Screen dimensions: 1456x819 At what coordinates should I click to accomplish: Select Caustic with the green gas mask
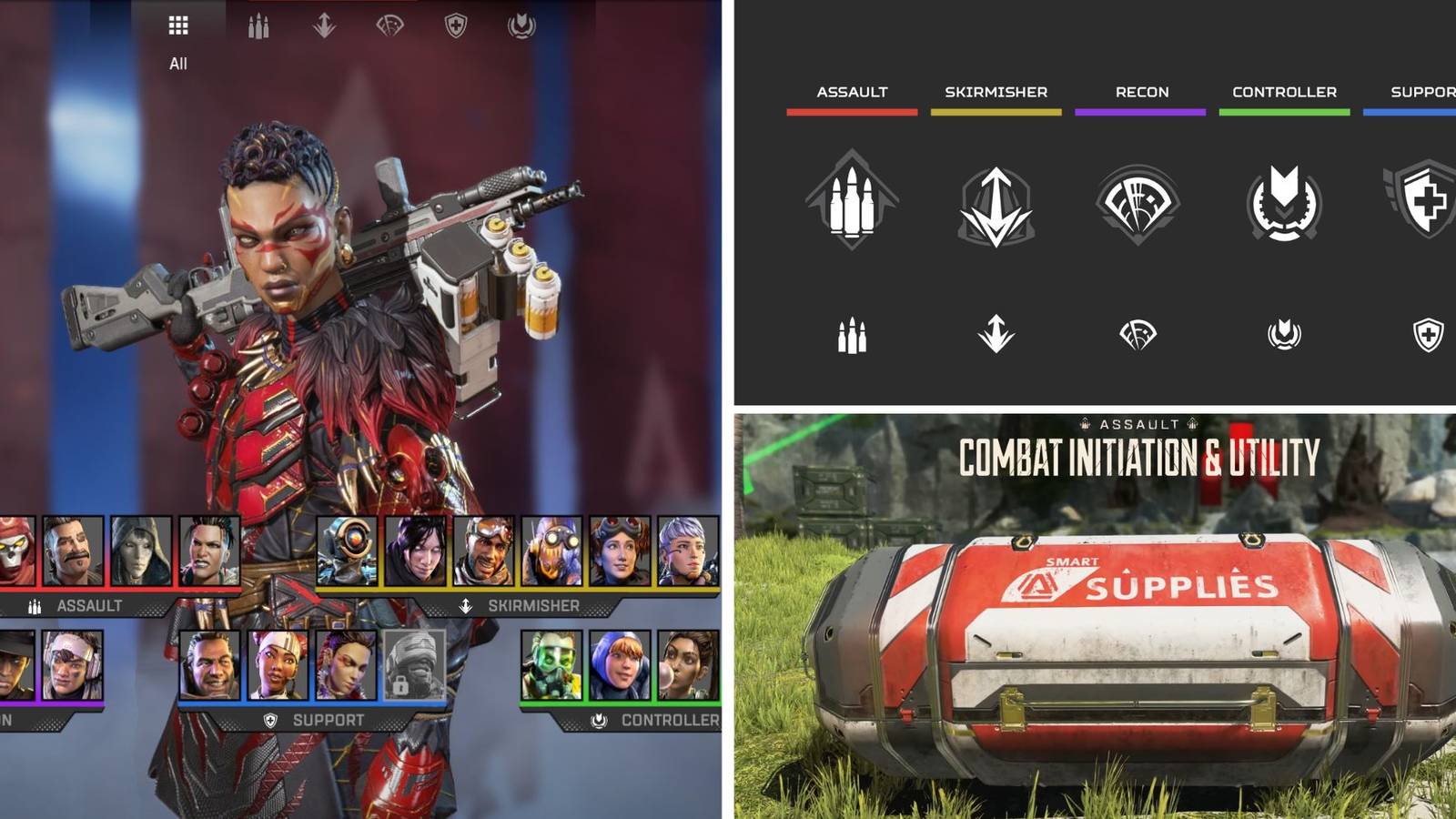[x=551, y=665]
